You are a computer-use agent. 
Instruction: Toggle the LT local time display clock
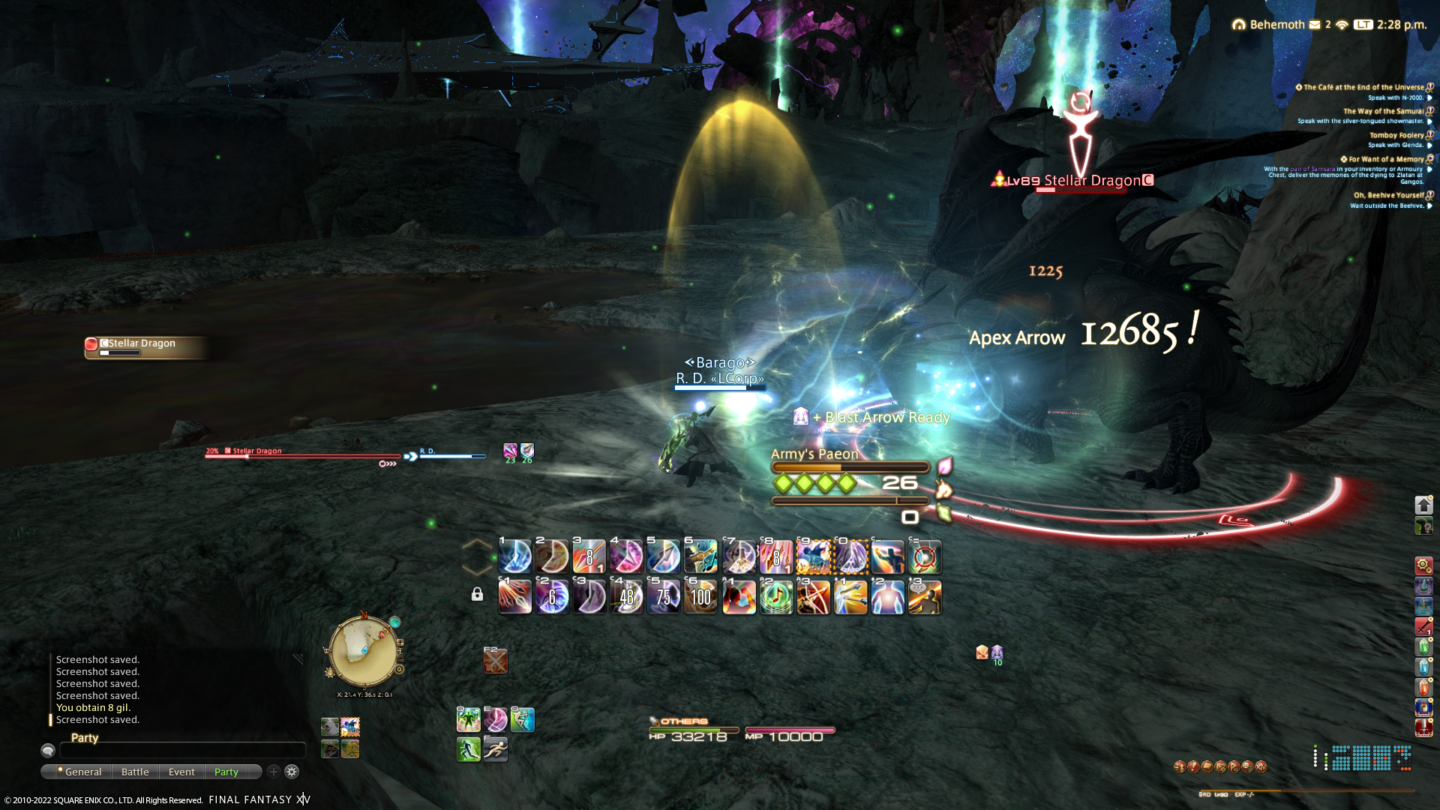(x=1361, y=24)
